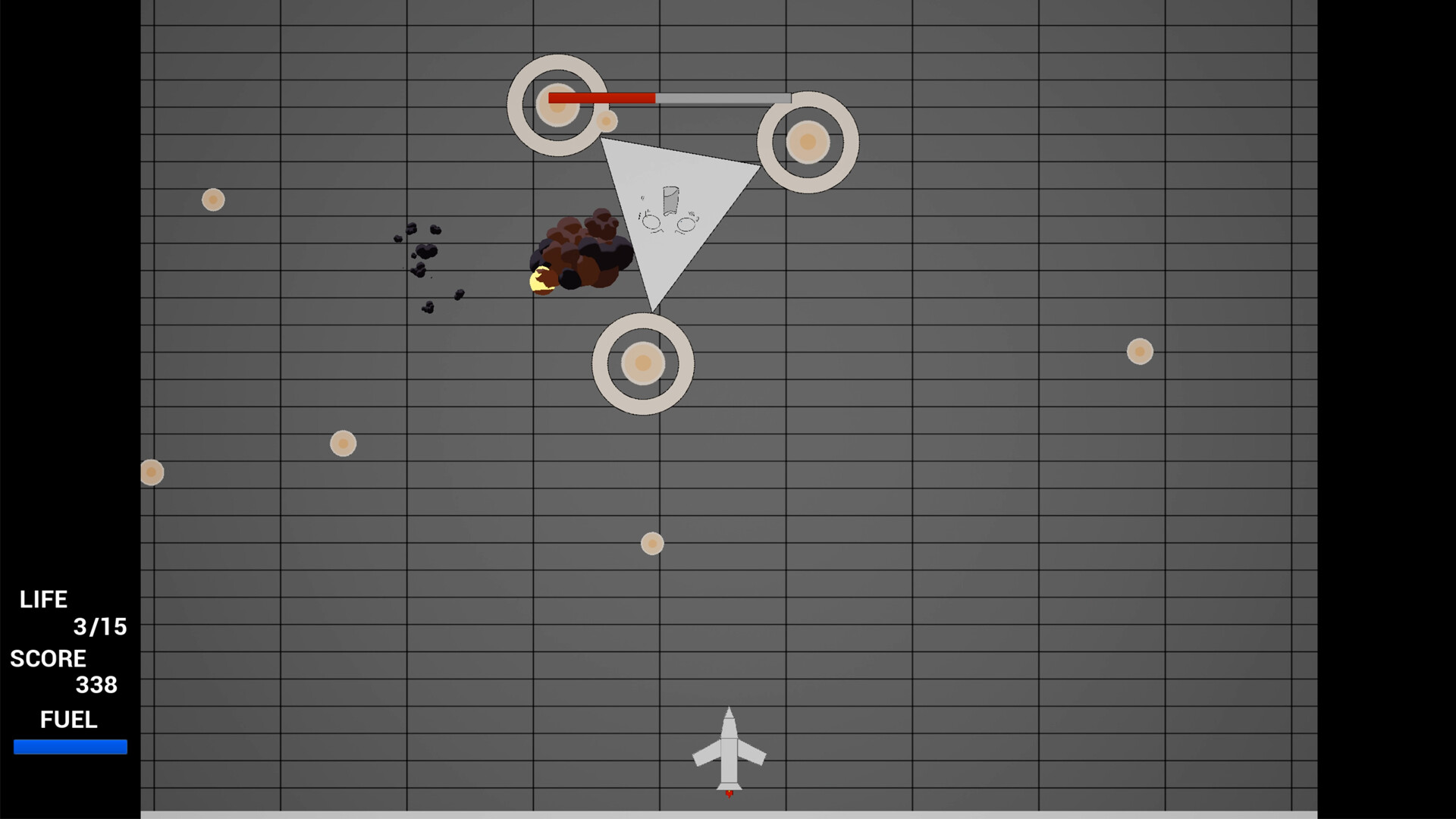Click the top-right circular turret
1456x819 pixels.
coord(807,143)
